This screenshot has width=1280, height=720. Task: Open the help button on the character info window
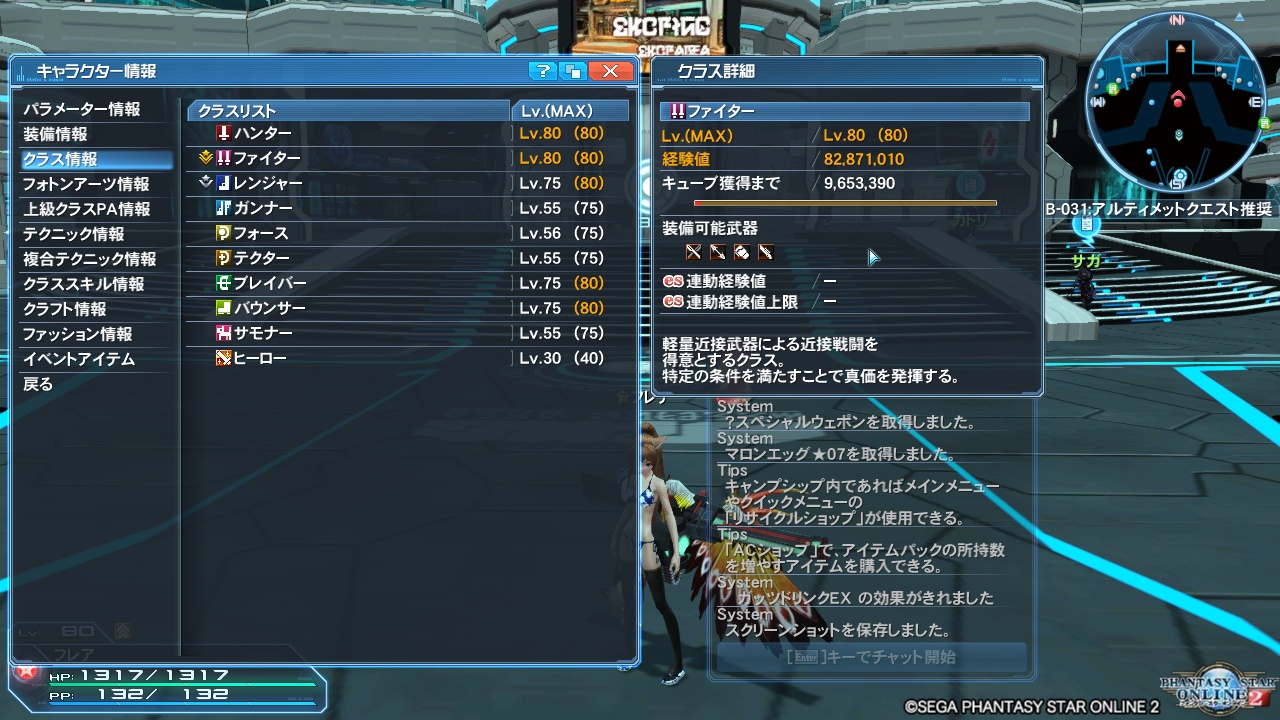pos(544,71)
